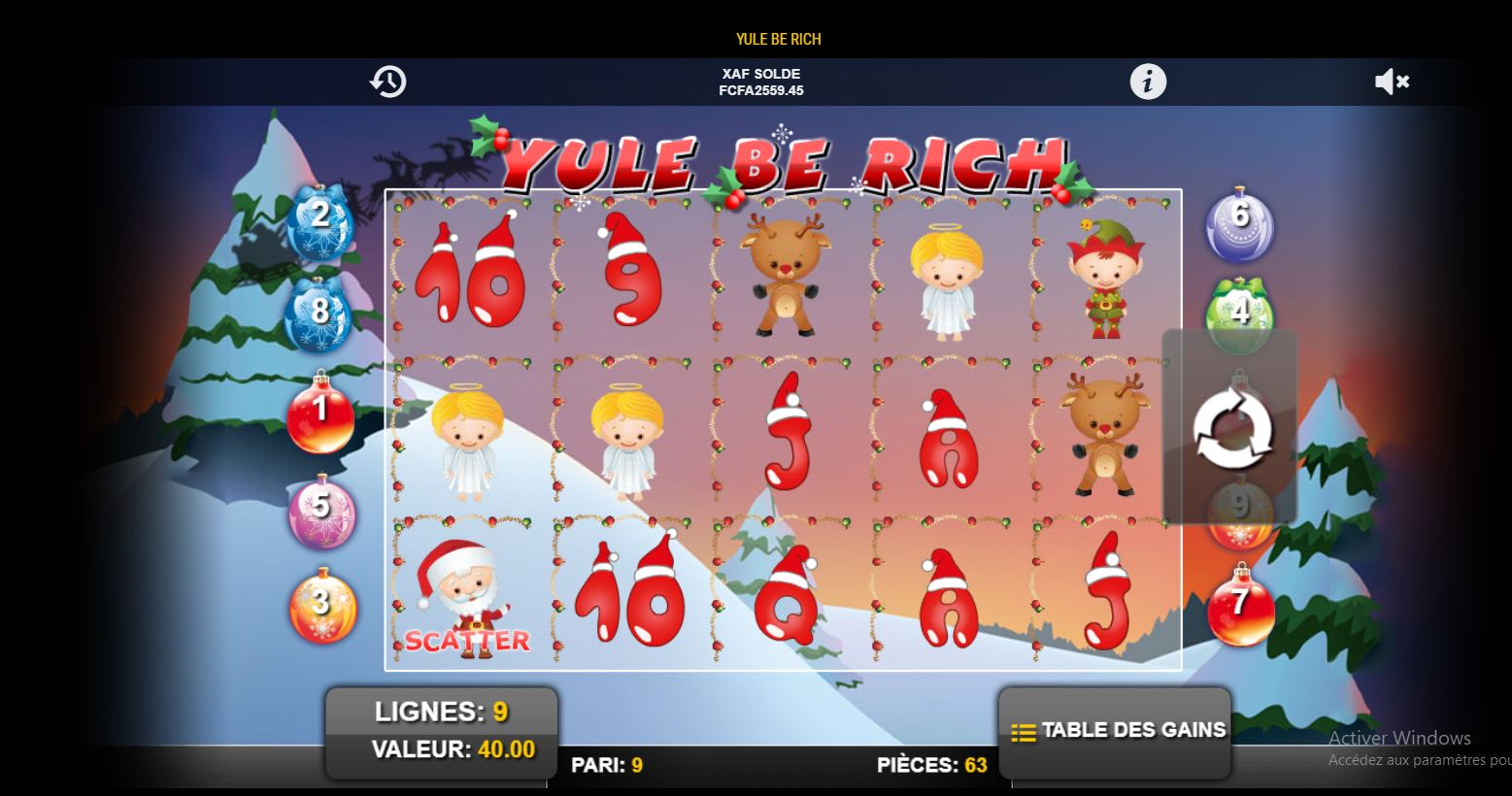The width and height of the screenshot is (1512, 796).
Task: Select payline 8 blue ornament
Action: (x=319, y=314)
